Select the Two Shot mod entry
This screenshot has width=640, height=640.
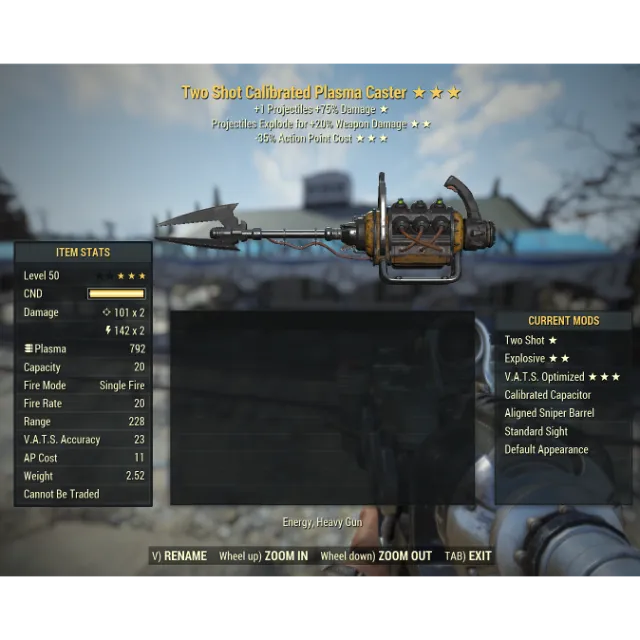coord(531,340)
